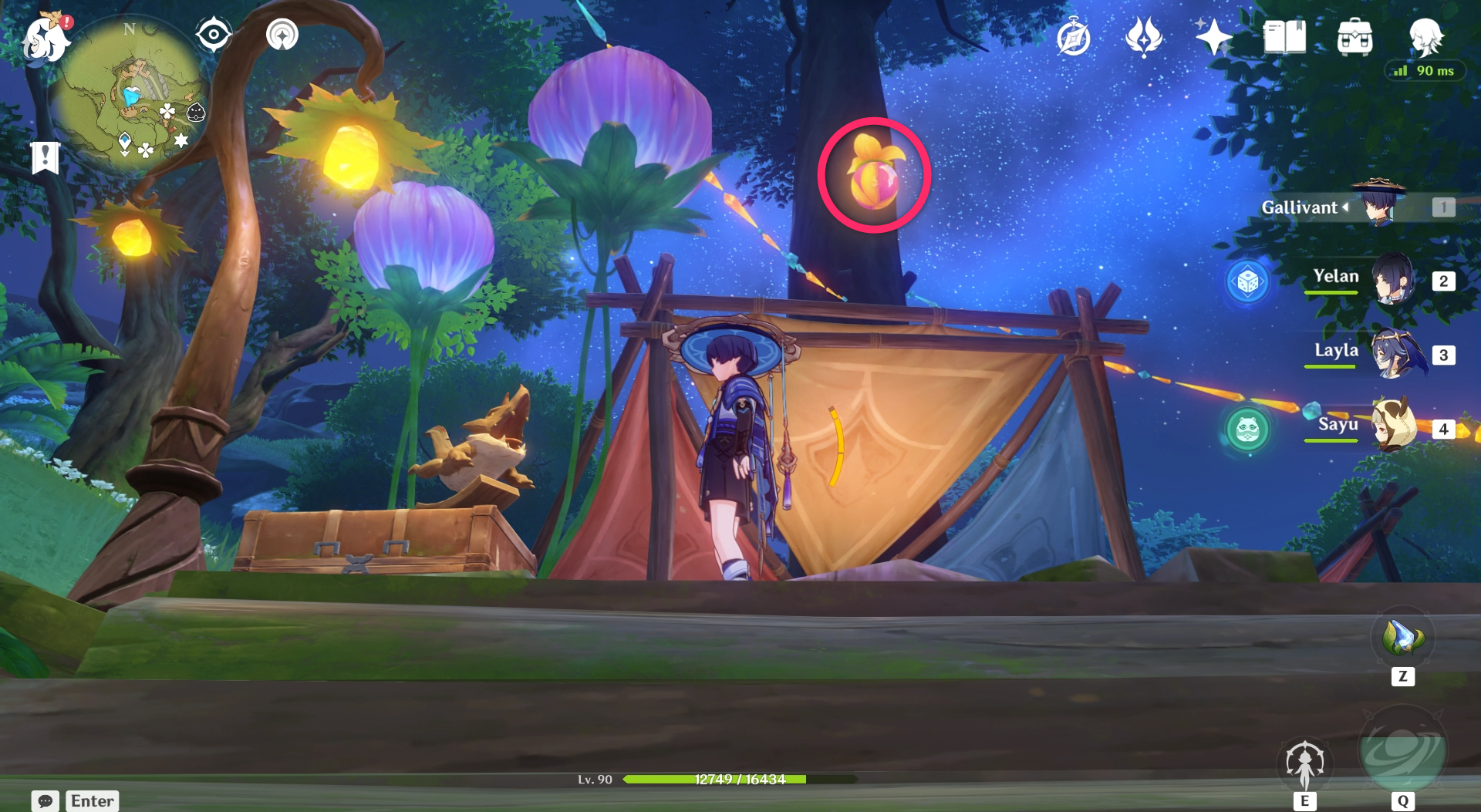The height and width of the screenshot is (812, 1481).
Task: Open the Paimon menu icon
Action: [45, 39]
